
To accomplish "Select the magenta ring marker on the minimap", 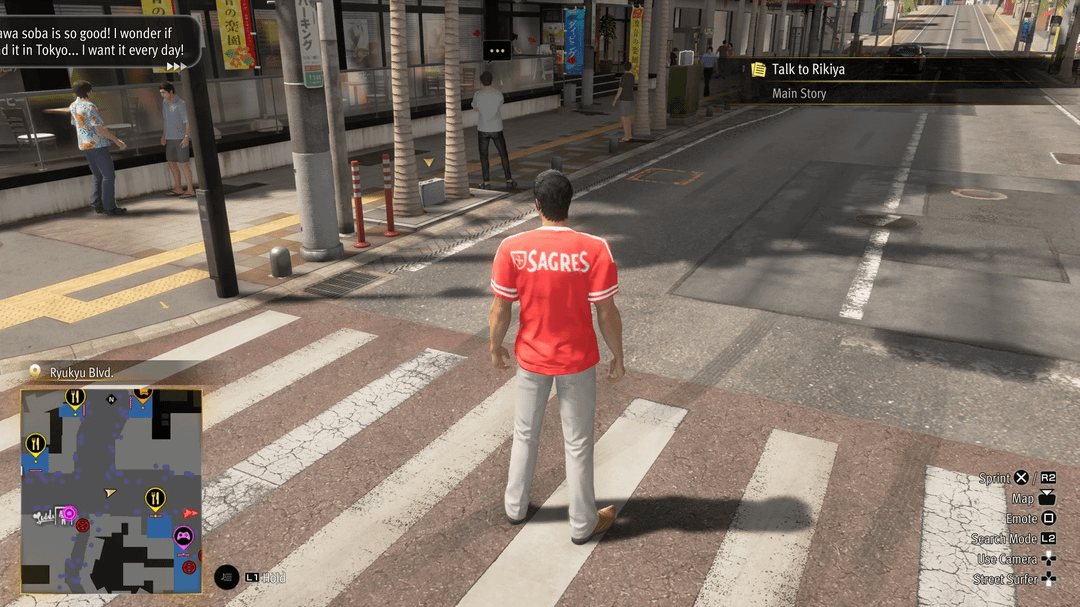I will tap(69, 515).
